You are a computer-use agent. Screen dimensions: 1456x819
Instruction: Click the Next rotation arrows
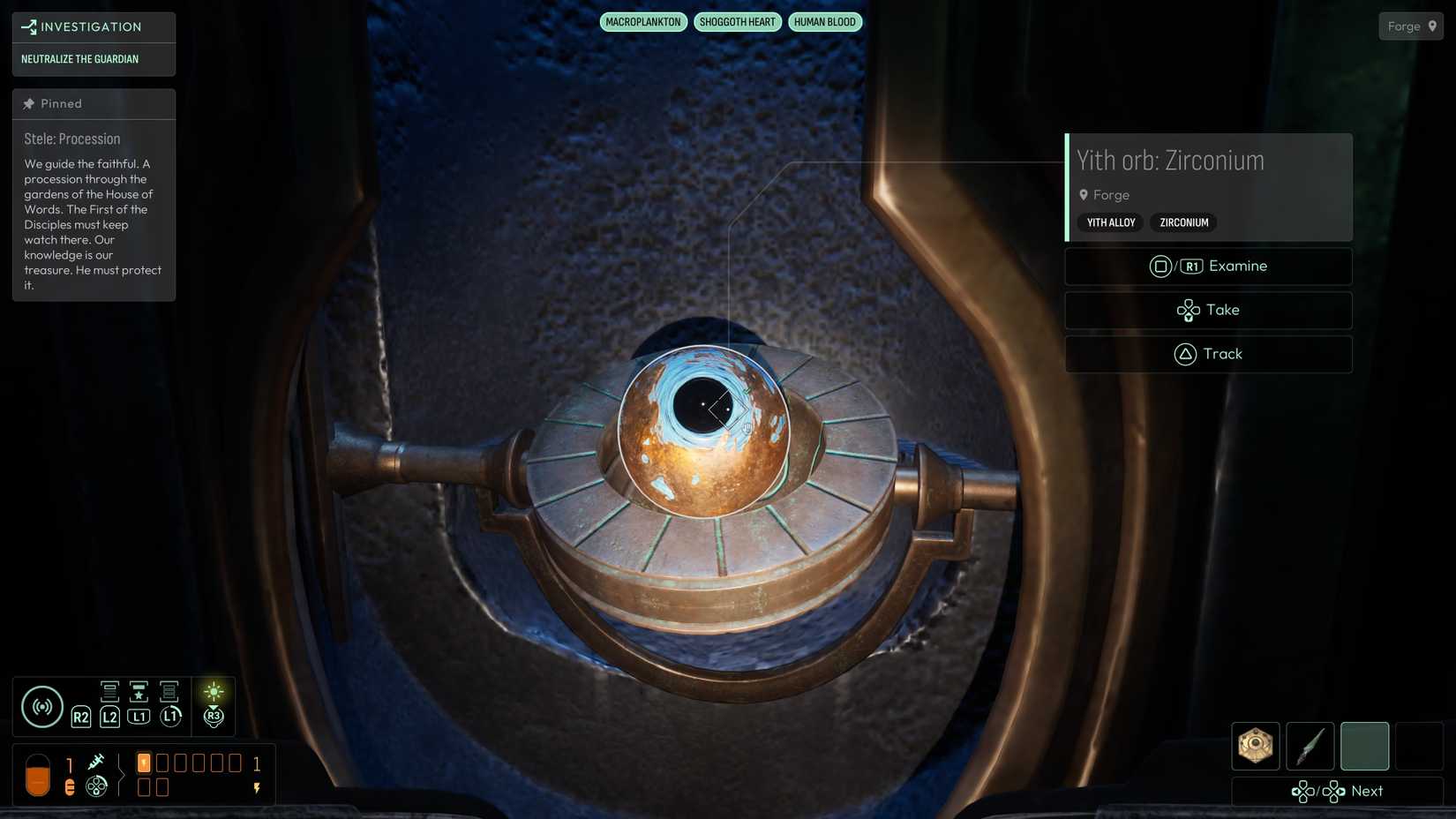click(1317, 792)
